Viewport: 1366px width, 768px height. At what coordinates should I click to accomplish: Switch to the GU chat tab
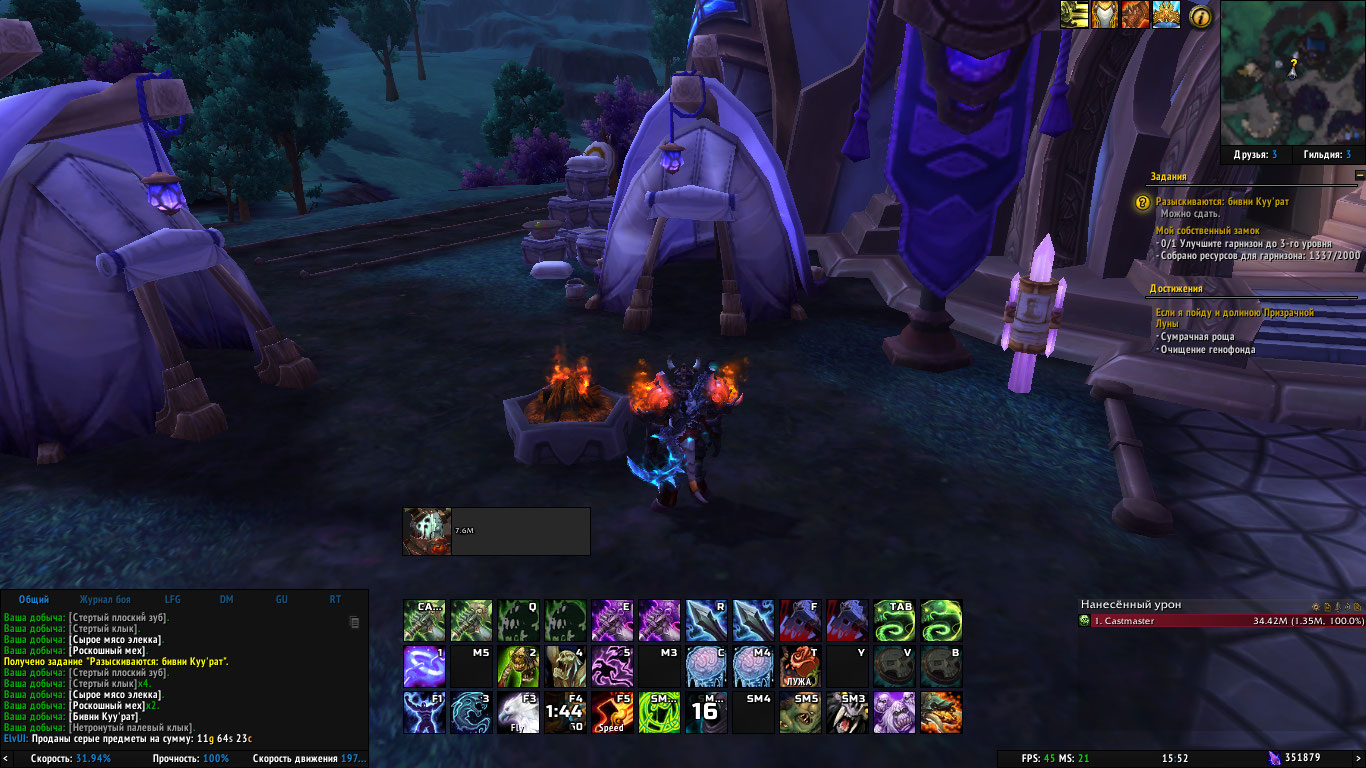coord(281,599)
